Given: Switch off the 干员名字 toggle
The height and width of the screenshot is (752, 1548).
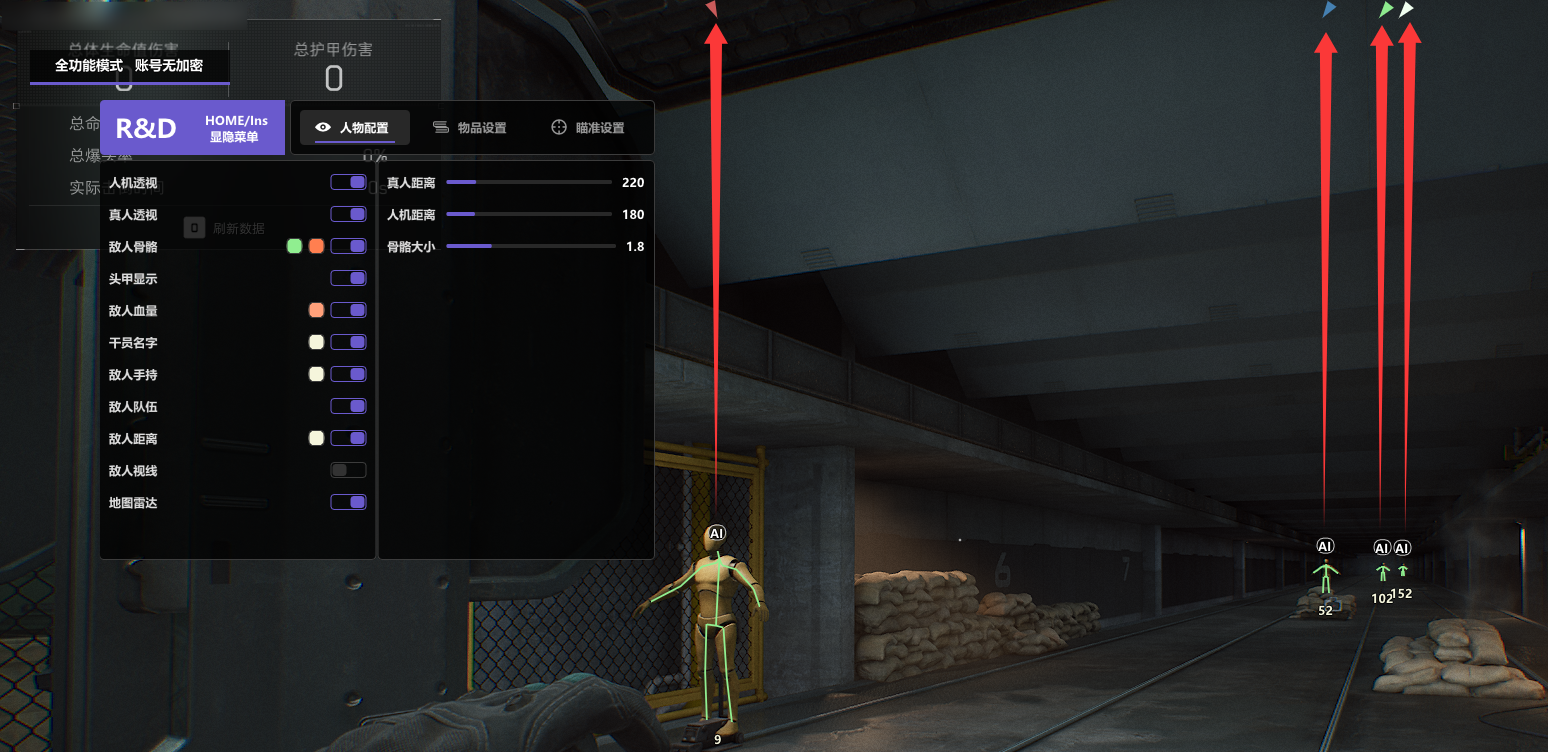Looking at the screenshot, I should pyautogui.click(x=348, y=342).
